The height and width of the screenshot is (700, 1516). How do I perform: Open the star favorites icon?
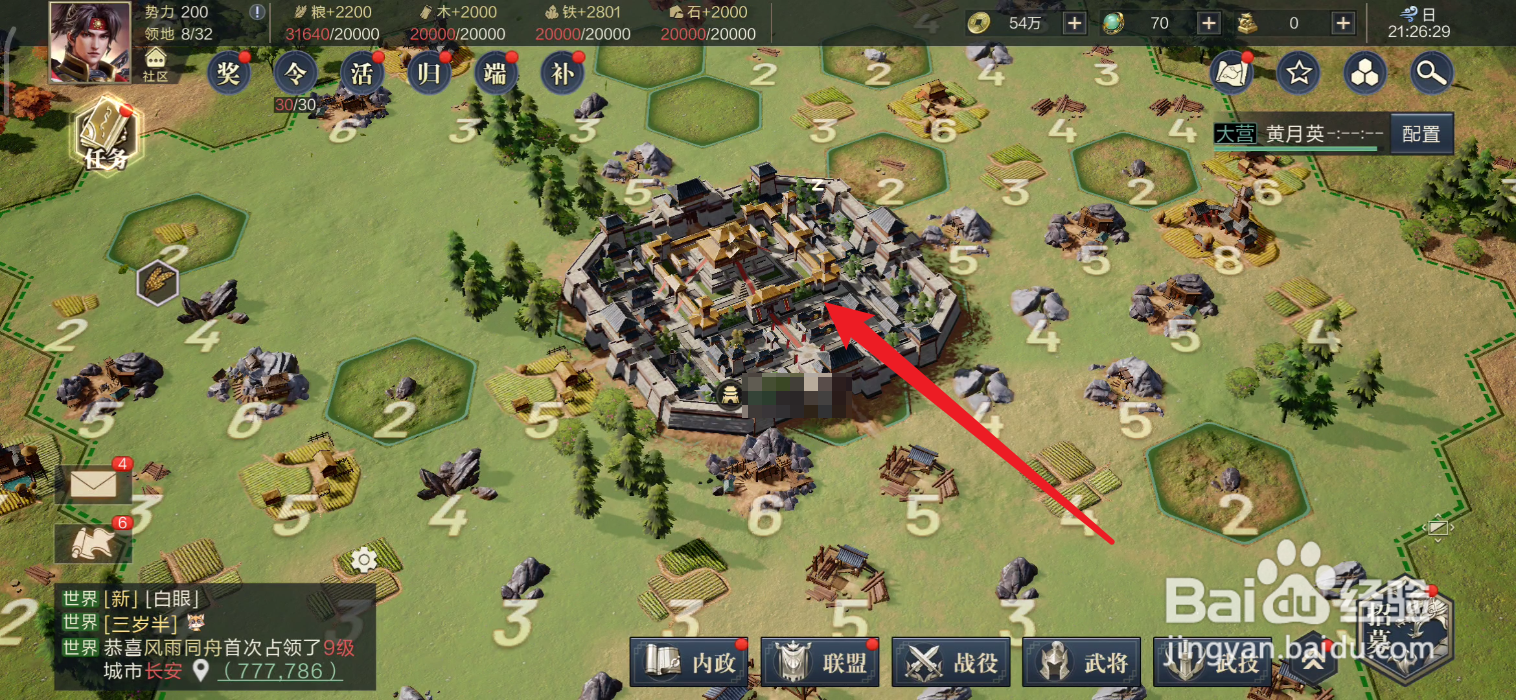tap(1298, 73)
